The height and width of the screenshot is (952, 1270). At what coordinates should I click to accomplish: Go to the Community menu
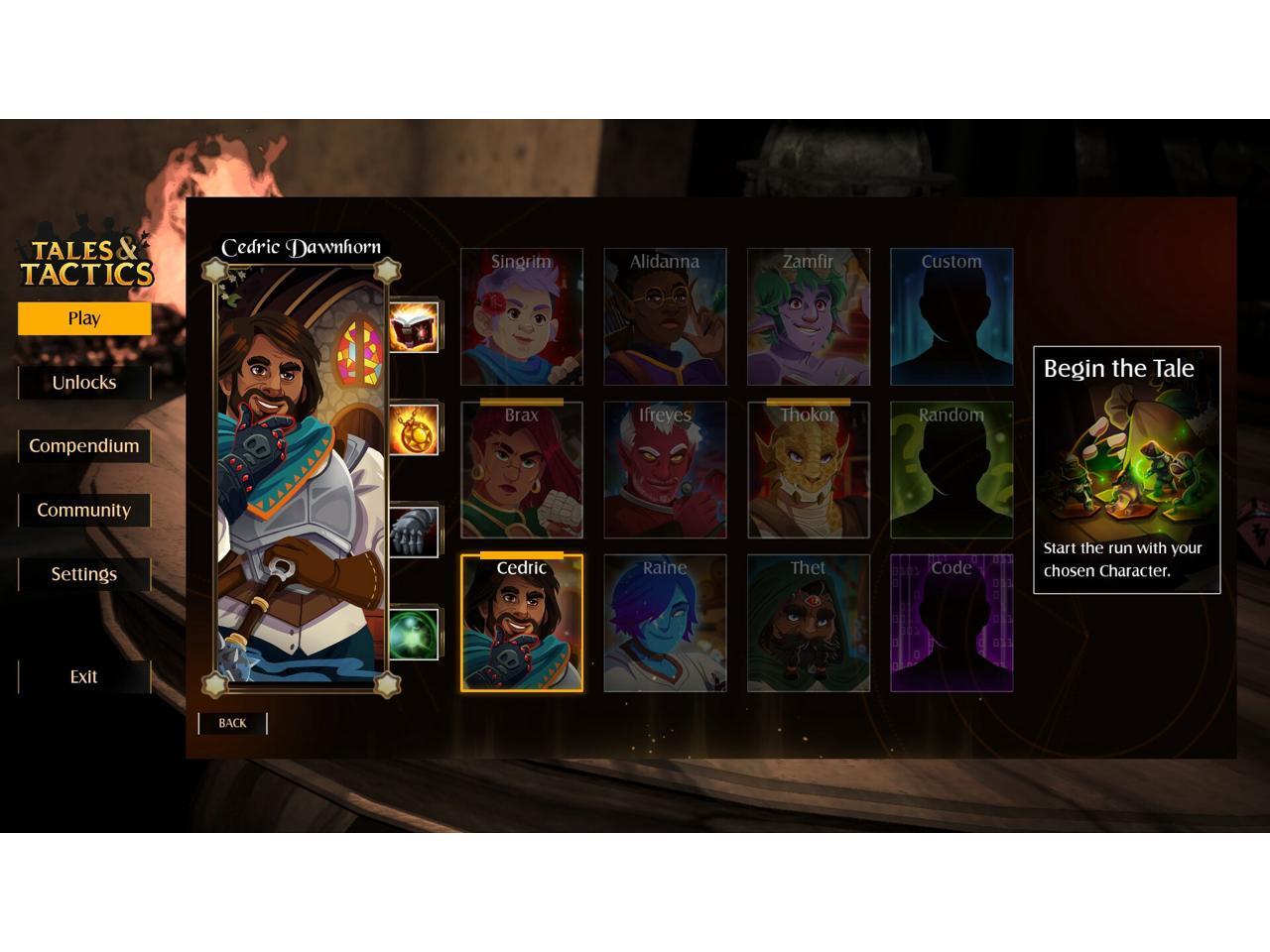point(84,510)
